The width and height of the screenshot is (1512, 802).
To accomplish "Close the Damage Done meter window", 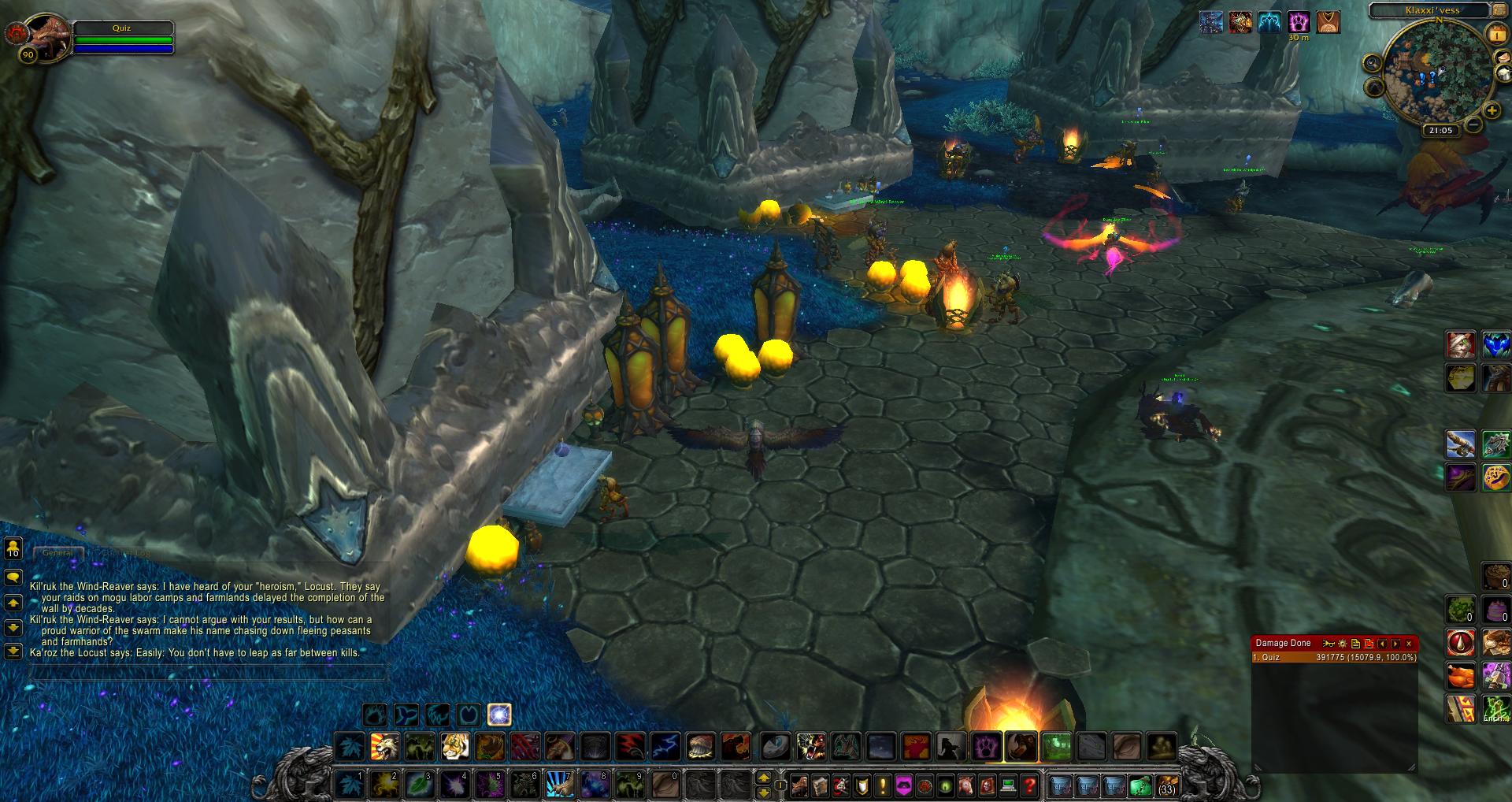I will (1409, 644).
